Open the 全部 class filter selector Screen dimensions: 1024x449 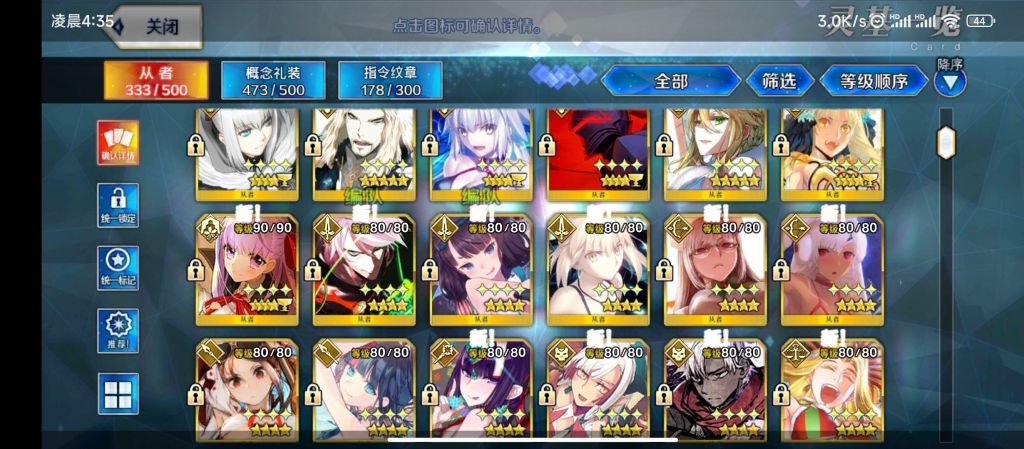[671, 81]
